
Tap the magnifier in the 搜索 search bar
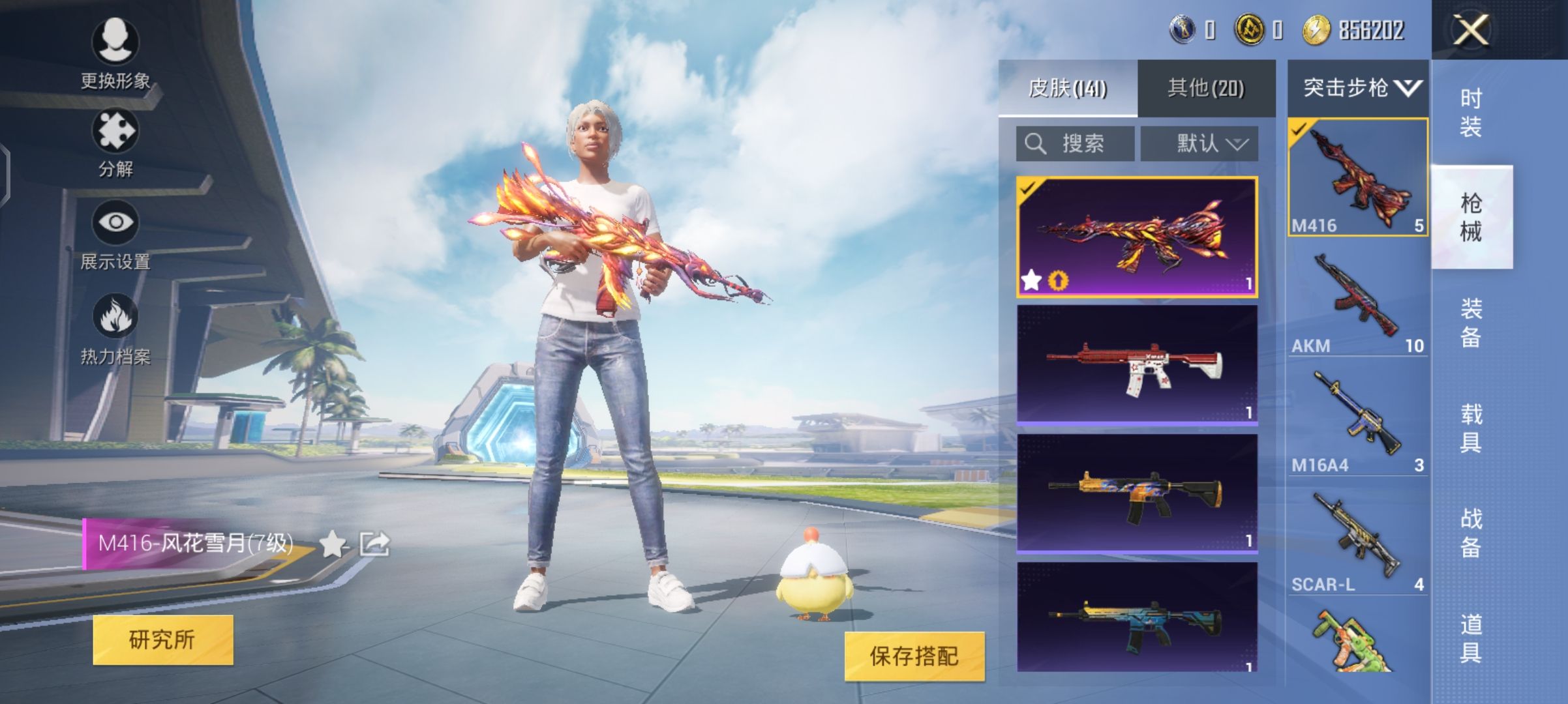(1035, 143)
